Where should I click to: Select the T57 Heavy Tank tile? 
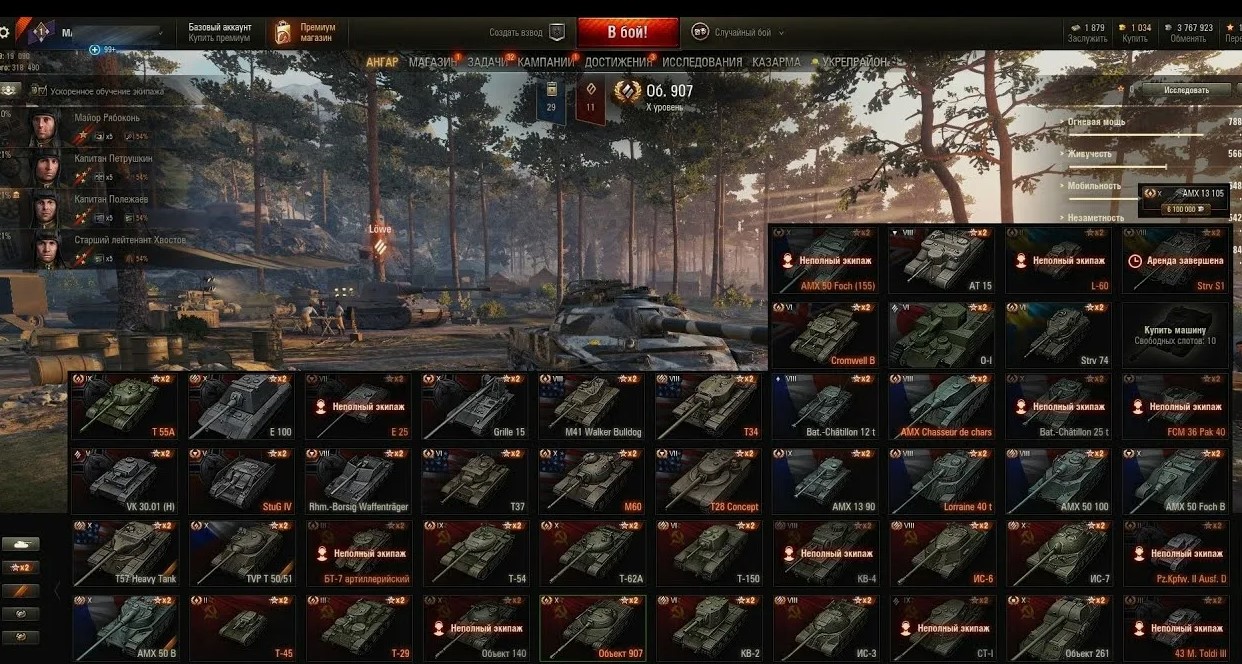tap(125, 552)
